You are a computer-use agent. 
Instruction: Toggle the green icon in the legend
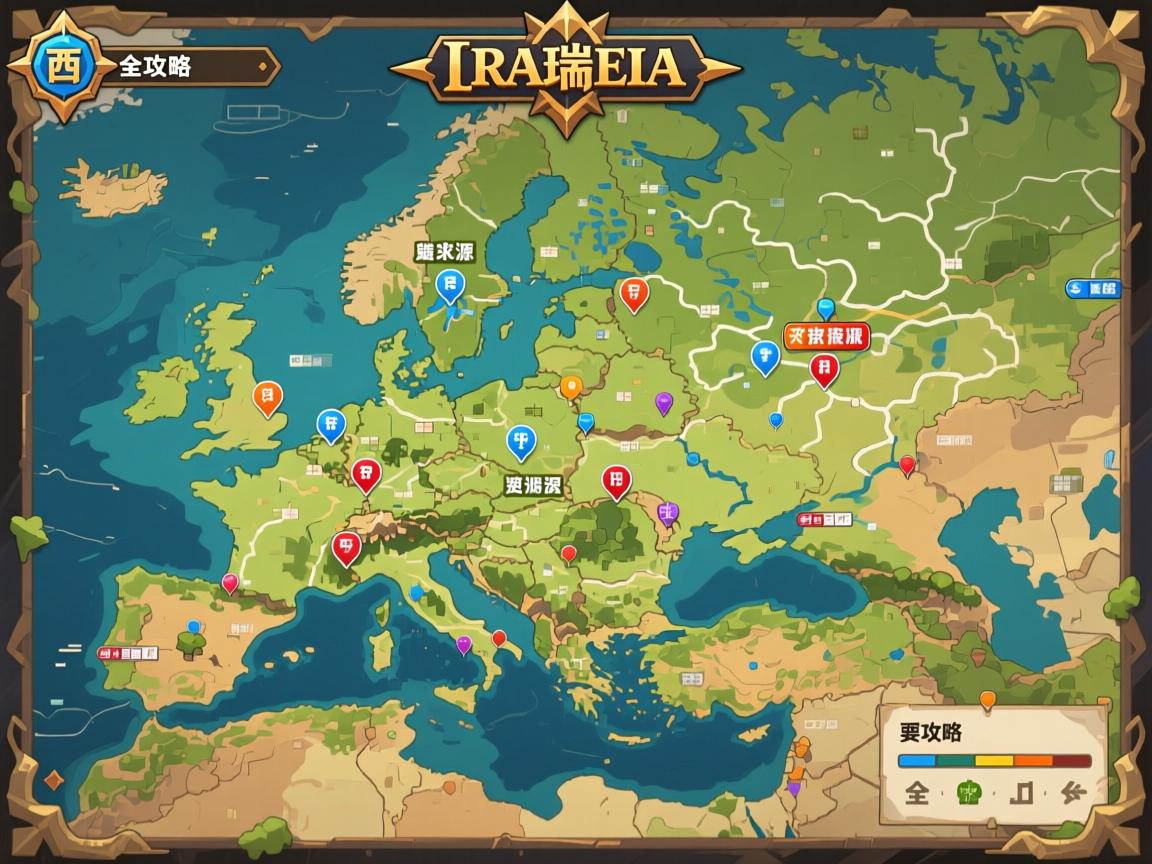(x=970, y=793)
